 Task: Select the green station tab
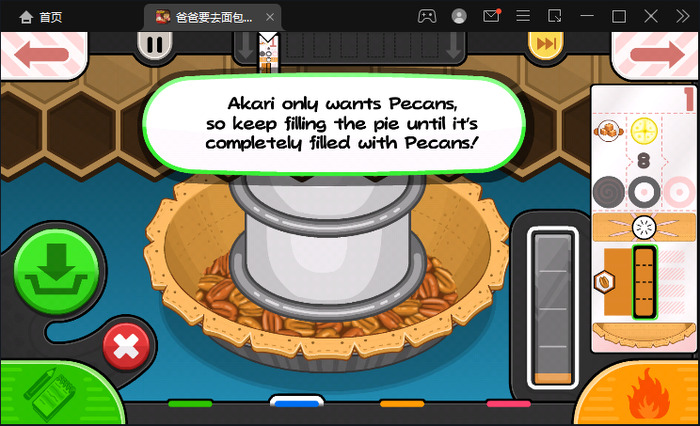pos(190,404)
